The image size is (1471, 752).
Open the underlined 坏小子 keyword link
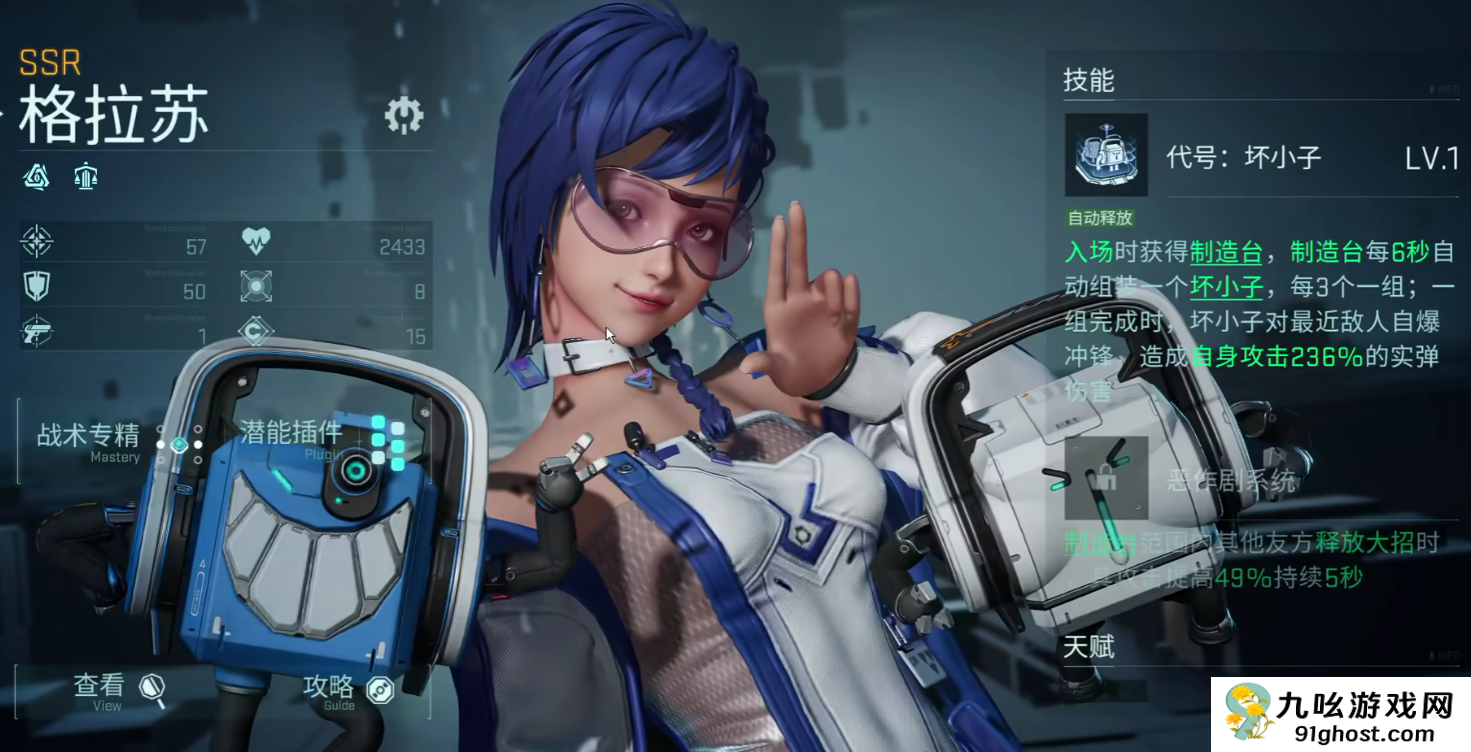tap(1226, 287)
